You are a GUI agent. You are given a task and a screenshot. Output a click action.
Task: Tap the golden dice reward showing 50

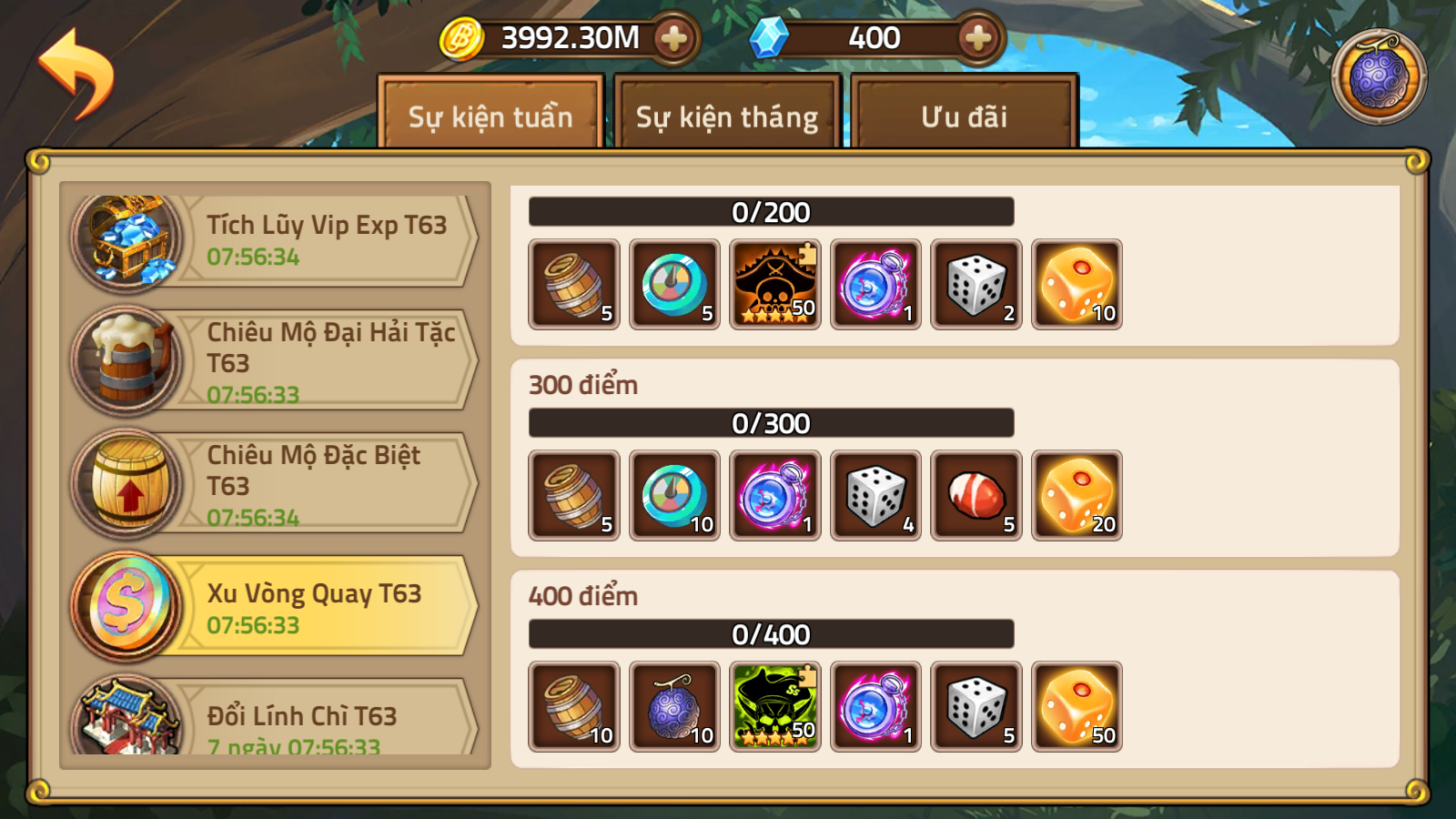click(x=1077, y=707)
